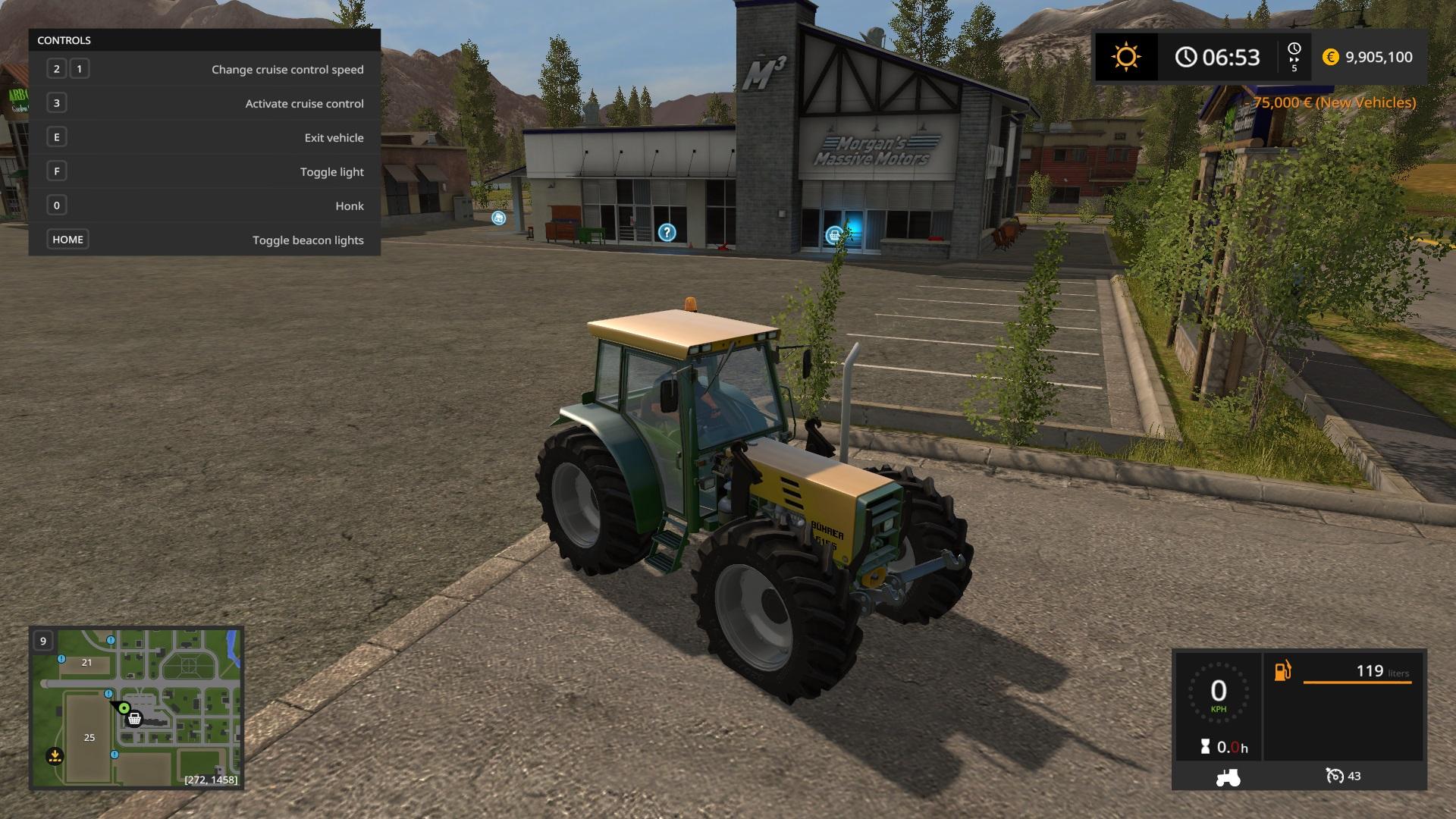
Task: Click the orange fuel pump icon
Action: (x=1282, y=671)
